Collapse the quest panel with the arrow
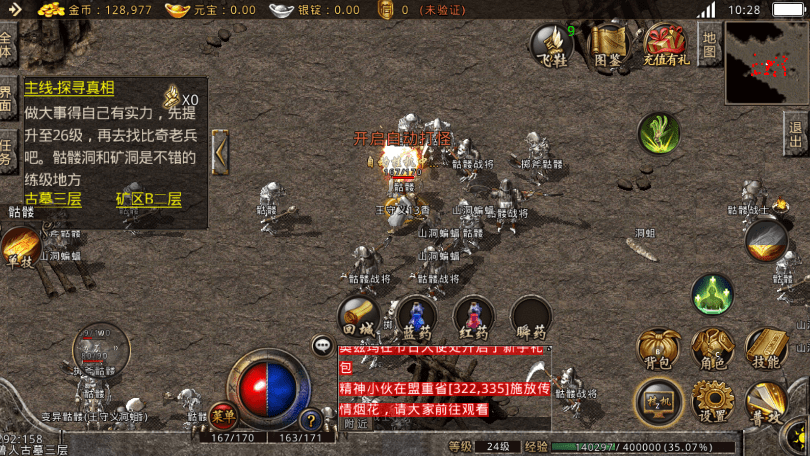This screenshot has width=810, height=456. click(x=220, y=153)
